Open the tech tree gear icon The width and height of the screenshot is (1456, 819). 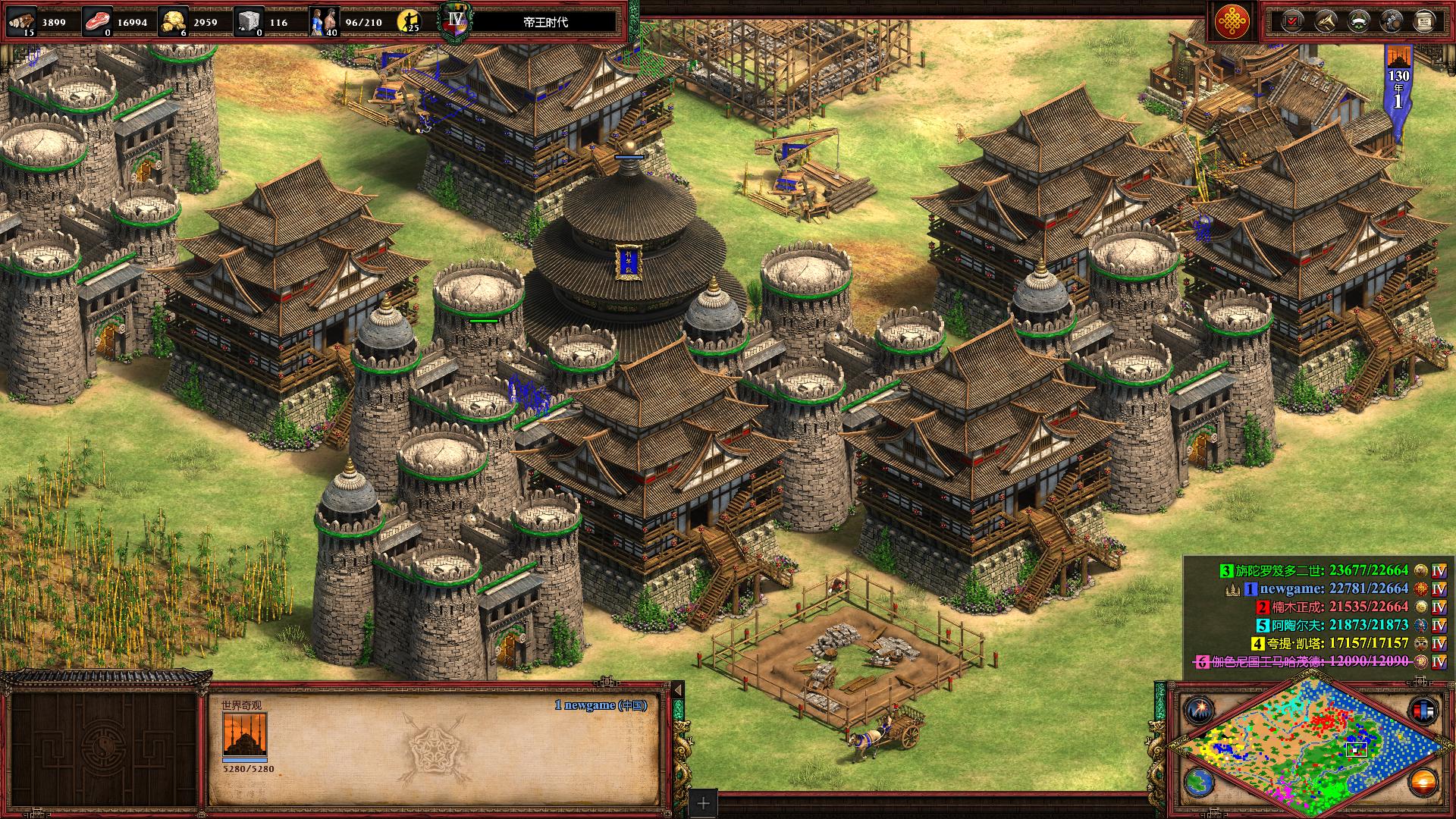click(1391, 21)
